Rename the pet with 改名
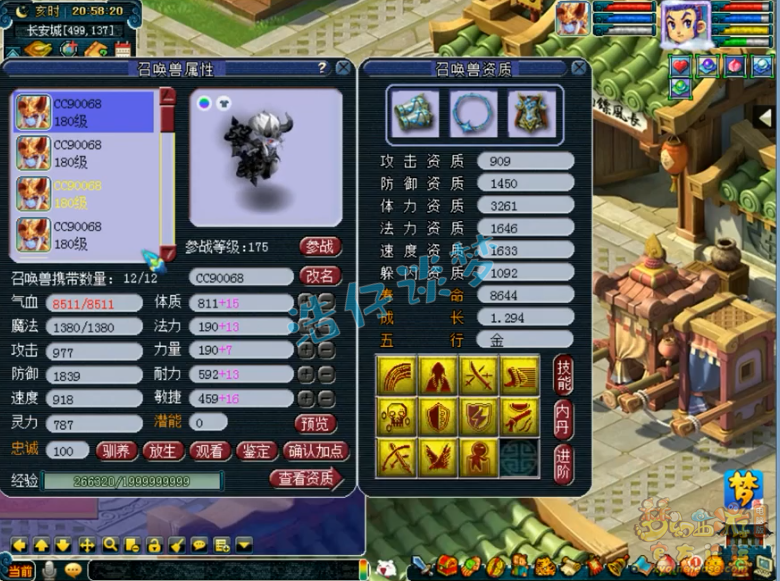The width and height of the screenshot is (780, 581). [x=320, y=276]
